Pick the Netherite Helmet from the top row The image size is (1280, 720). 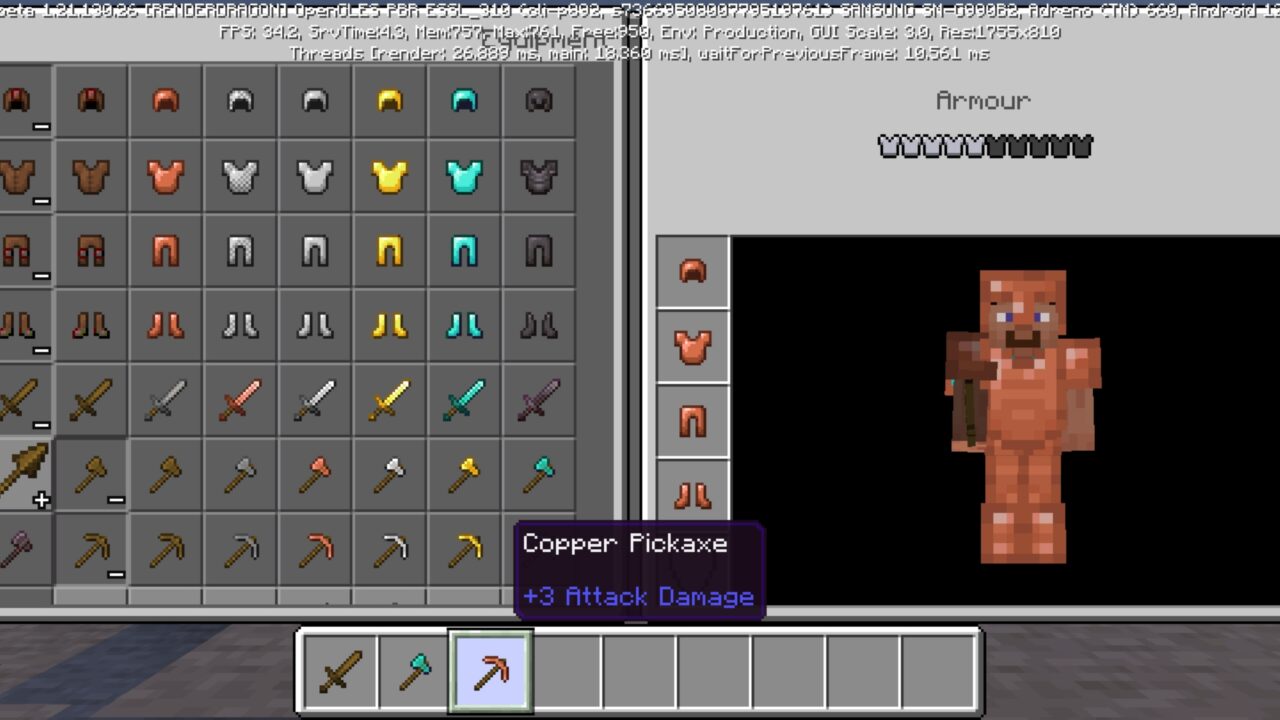point(538,100)
